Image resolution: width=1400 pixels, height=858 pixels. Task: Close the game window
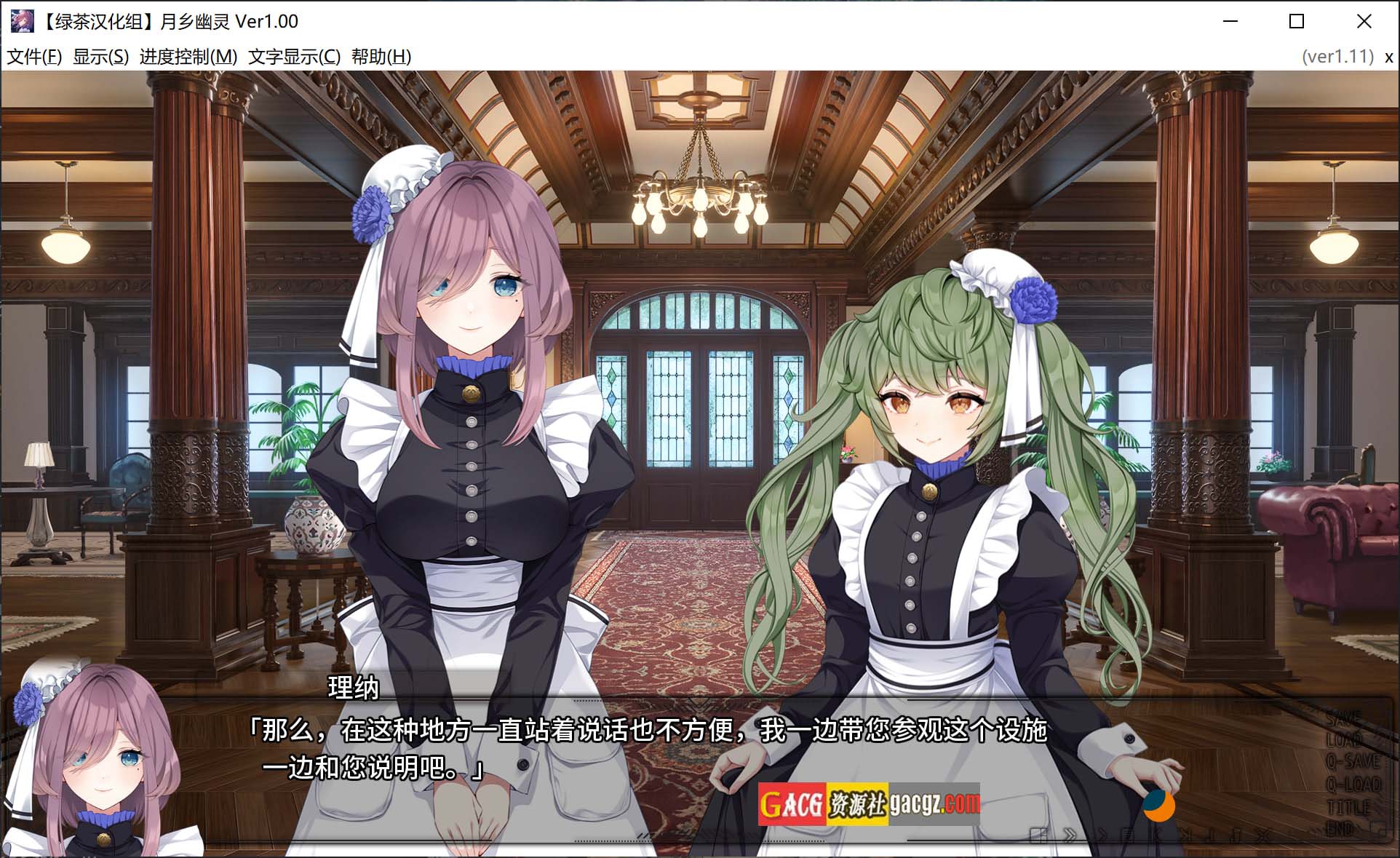coord(1364,22)
